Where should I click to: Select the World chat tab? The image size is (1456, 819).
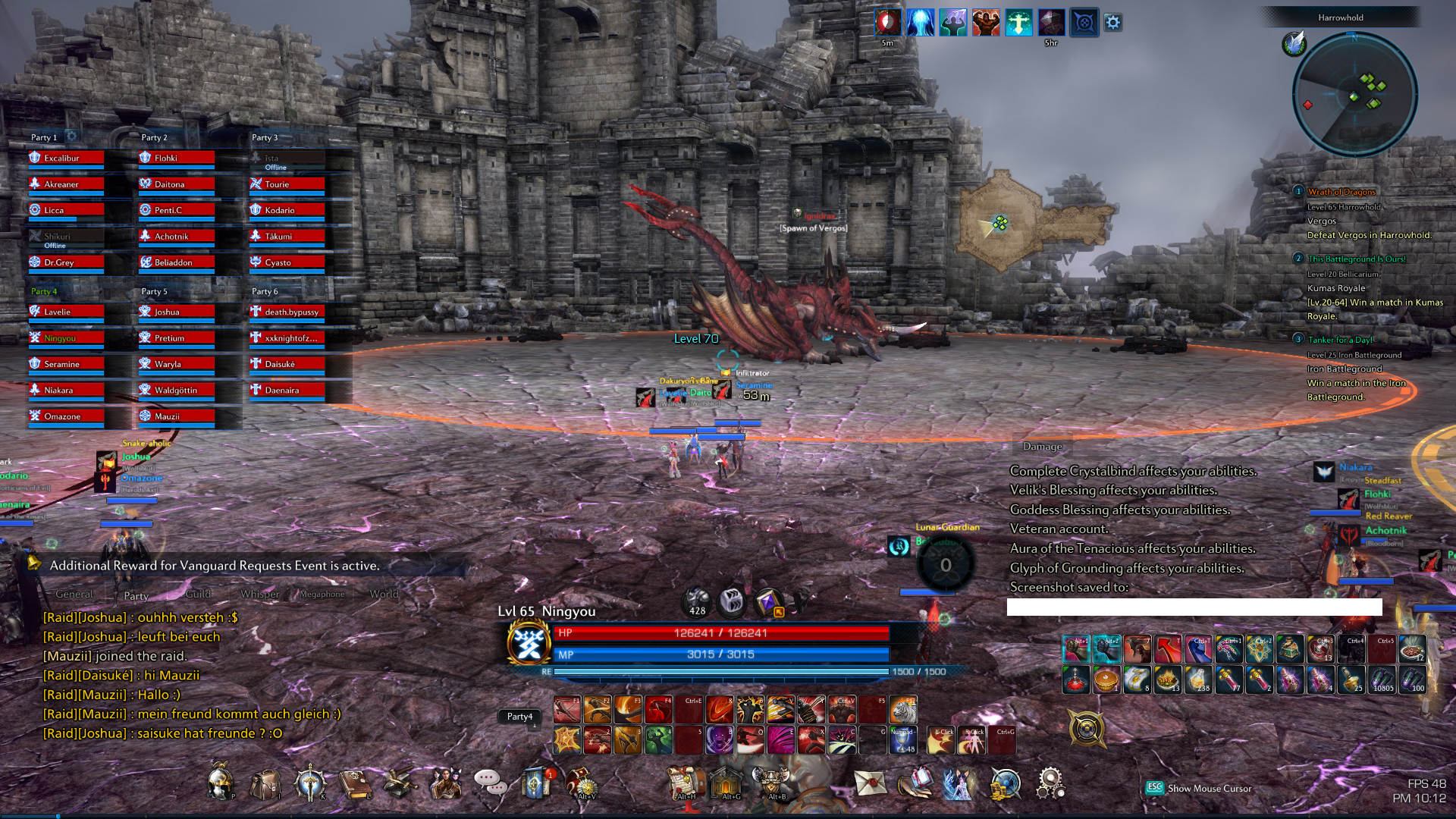[x=384, y=594]
